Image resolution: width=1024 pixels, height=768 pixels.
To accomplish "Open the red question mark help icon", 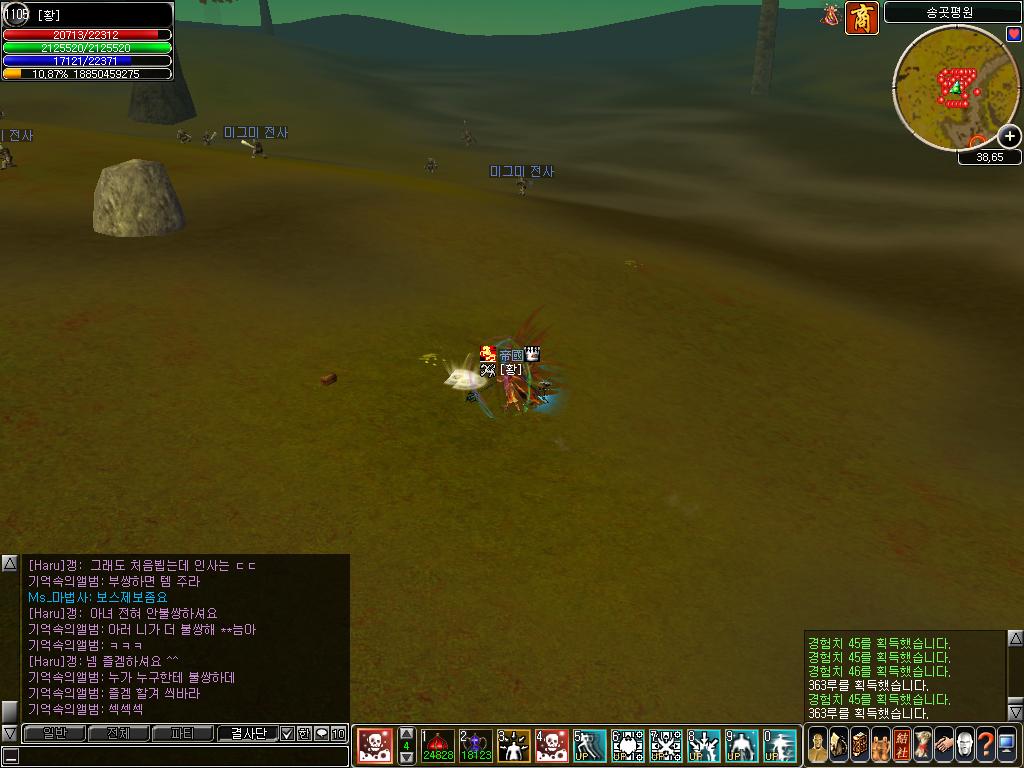I will pyautogui.click(x=985, y=745).
